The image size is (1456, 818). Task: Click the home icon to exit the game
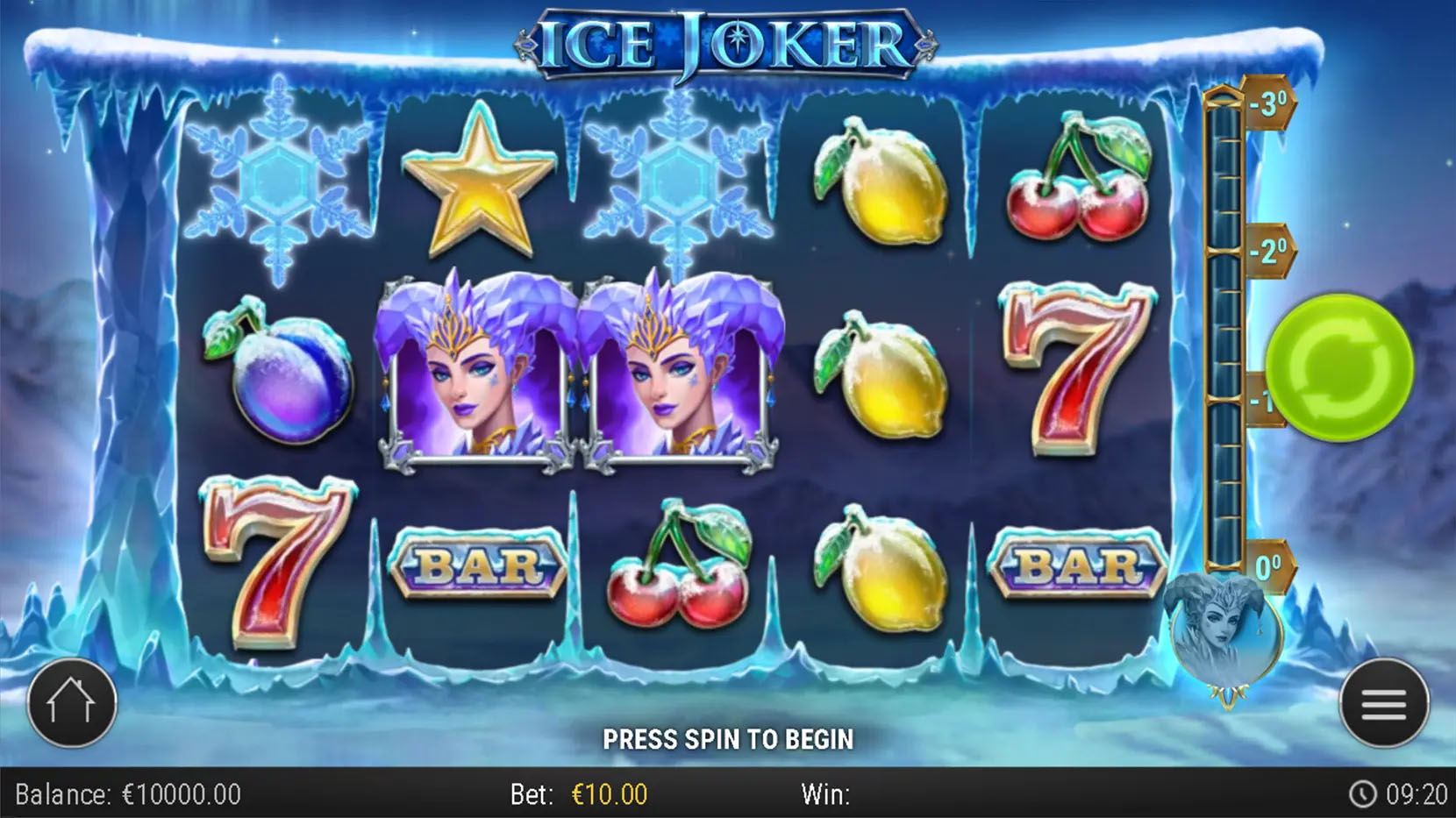coord(72,704)
